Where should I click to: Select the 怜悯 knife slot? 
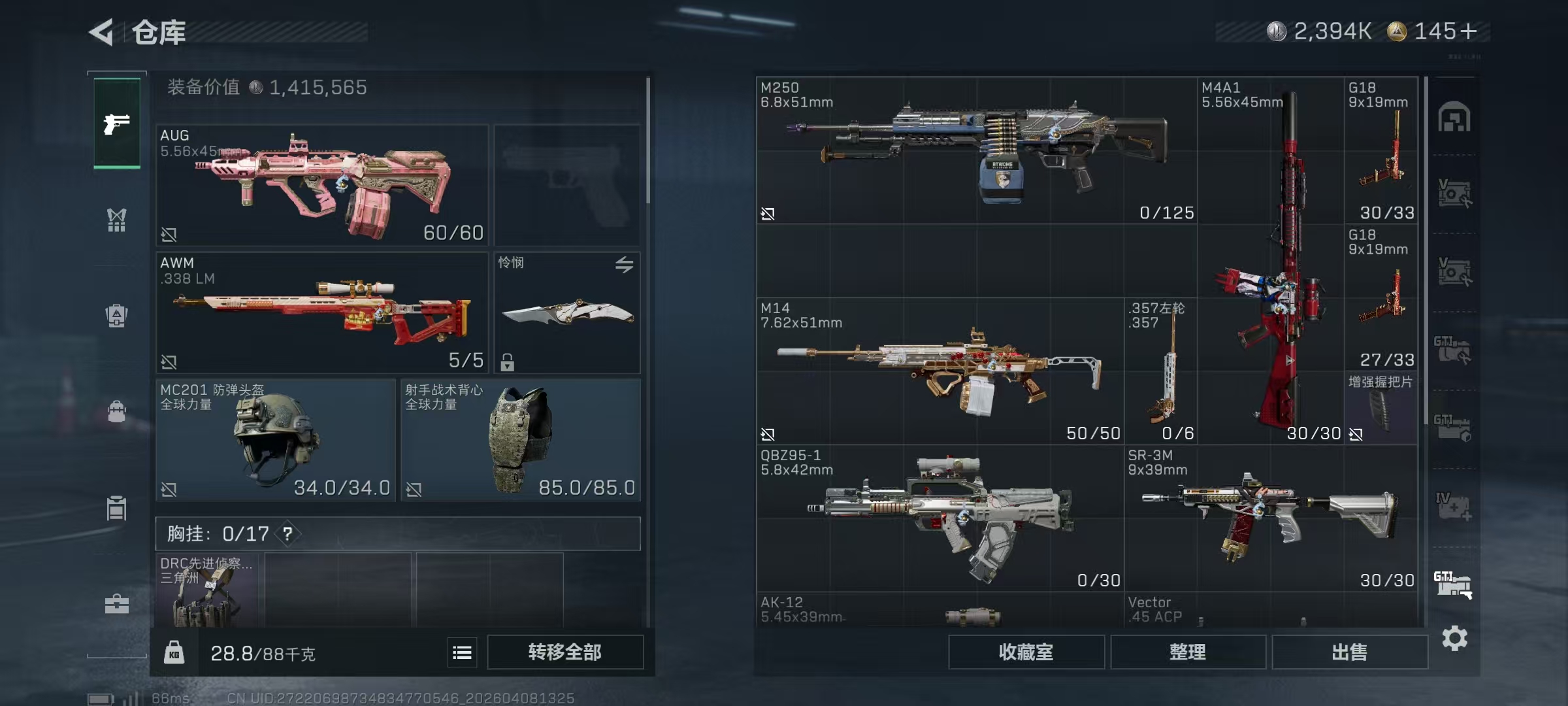567,312
